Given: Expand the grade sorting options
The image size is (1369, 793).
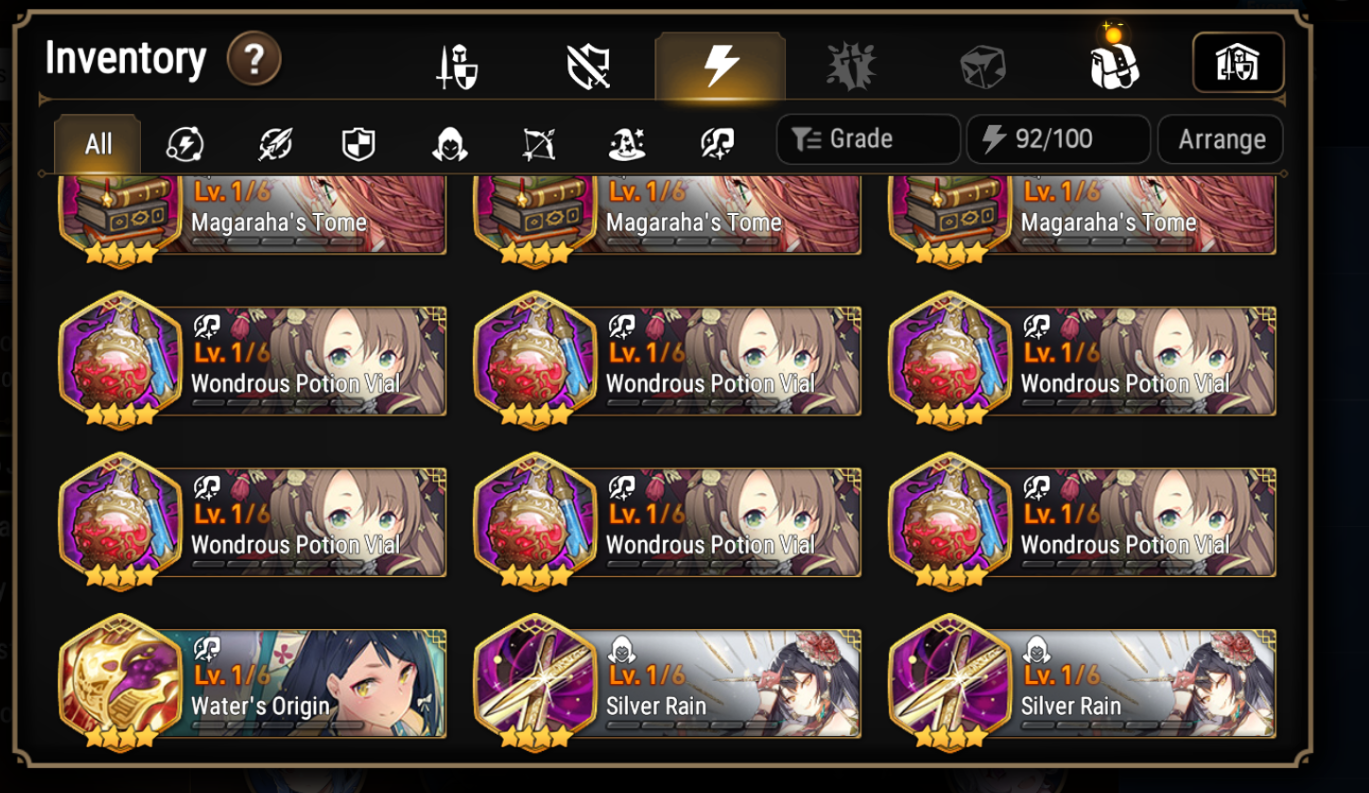Looking at the screenshot, I should tap(867, 139).
